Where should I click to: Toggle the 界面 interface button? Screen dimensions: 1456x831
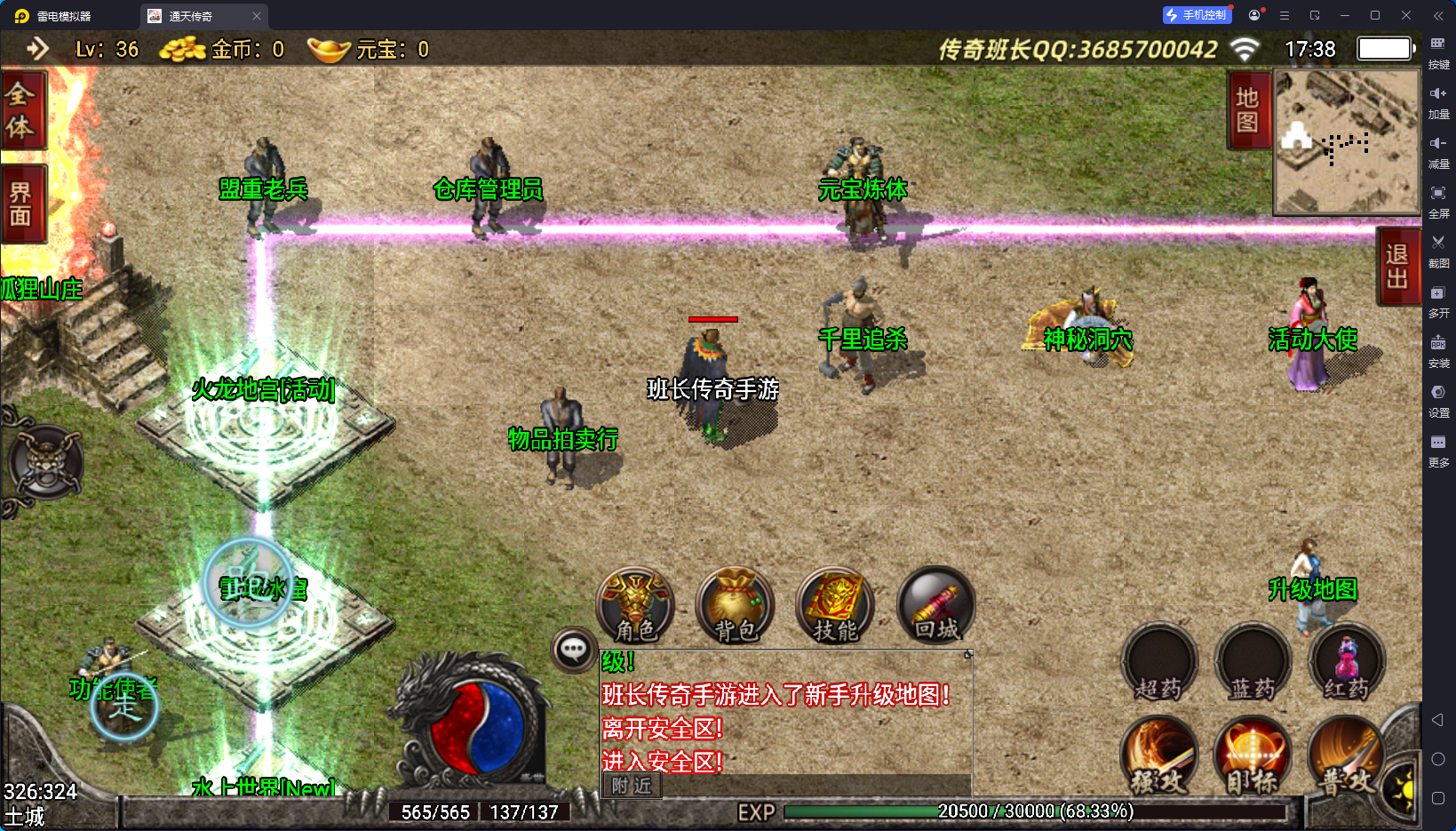(21, 204)
